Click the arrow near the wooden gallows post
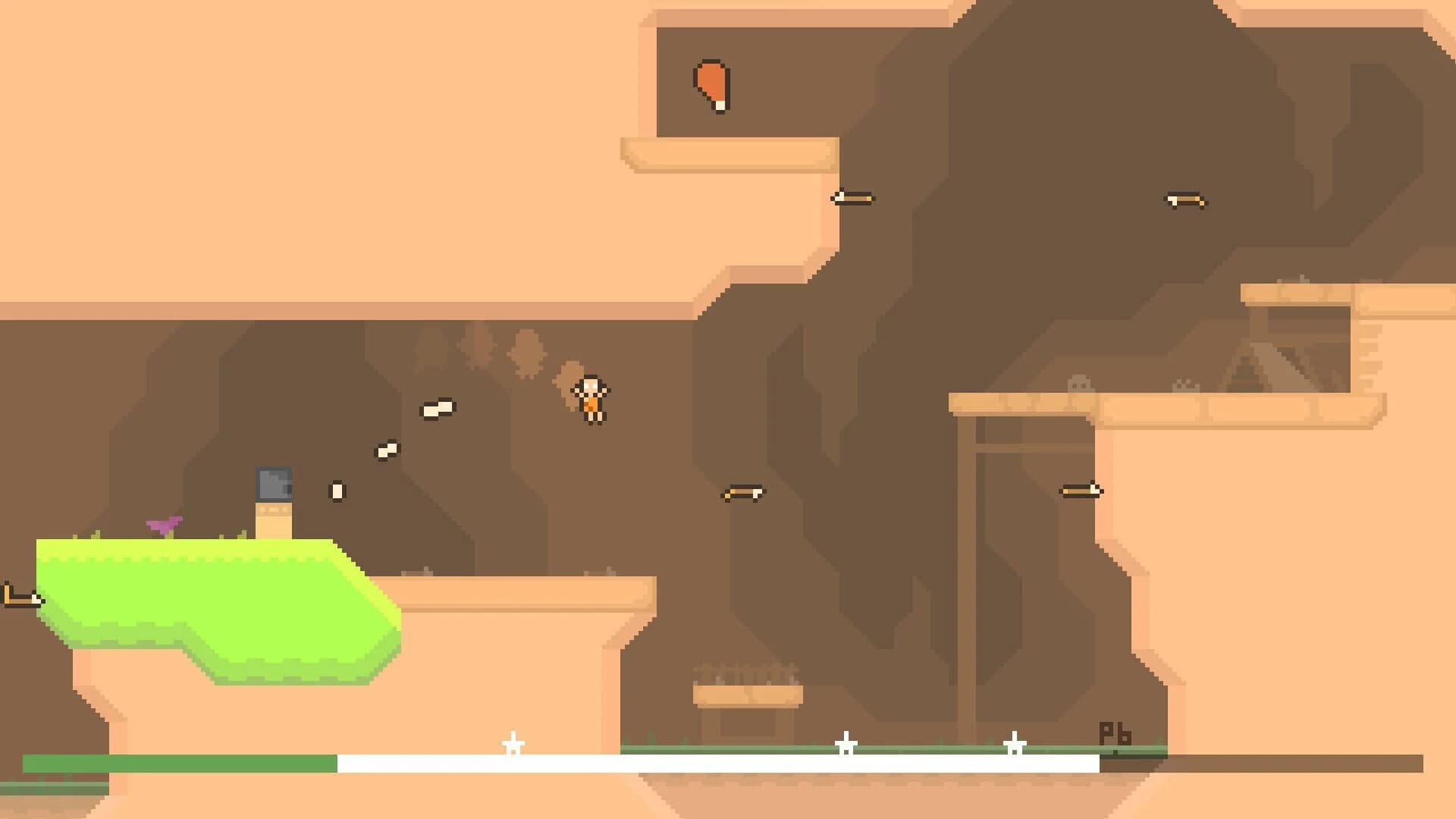 (1082, 490)
